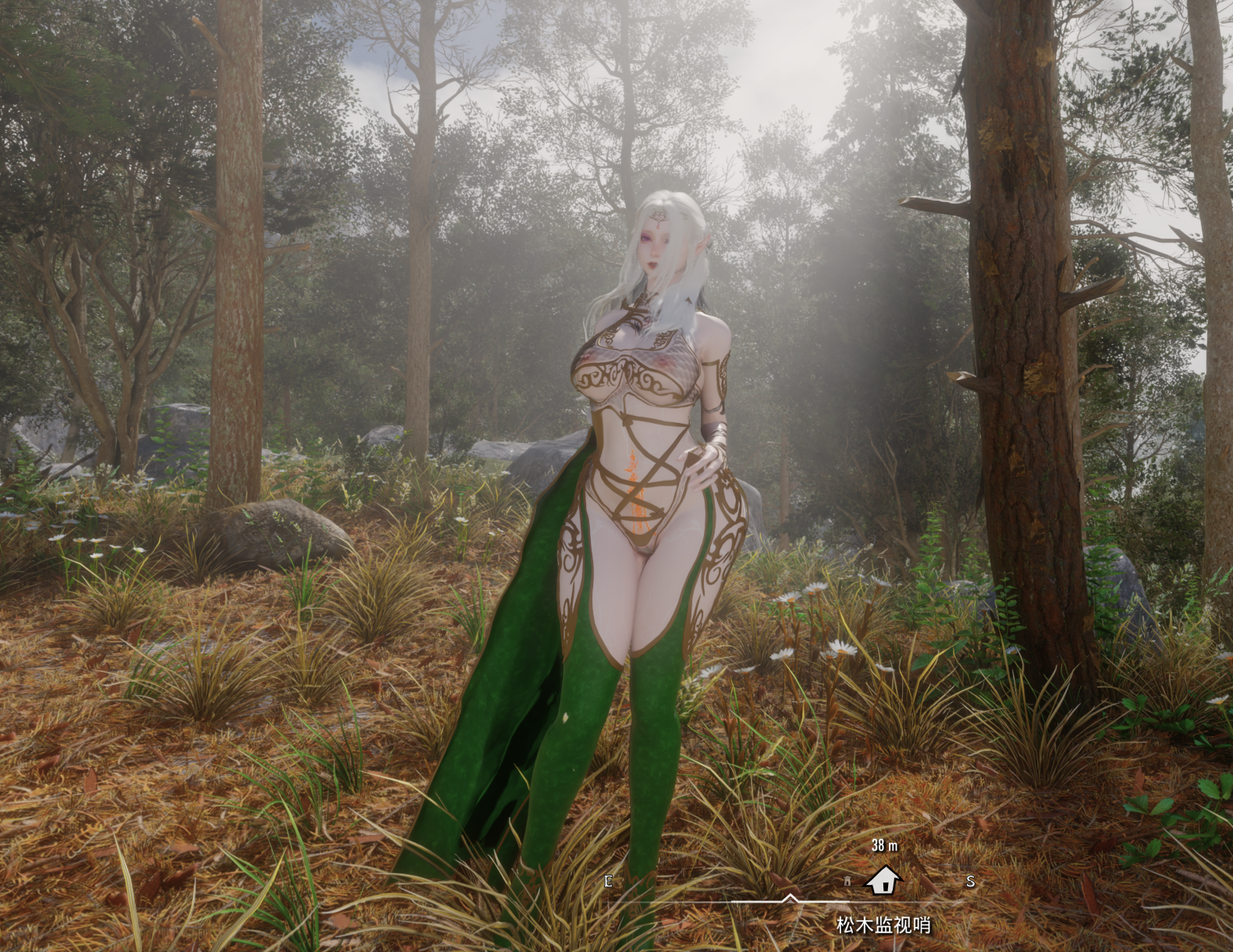Image resolution: width=1233 pixels, height=952 pixels.
Task: Click the white house marker on the compass
Action: [883, 881]
